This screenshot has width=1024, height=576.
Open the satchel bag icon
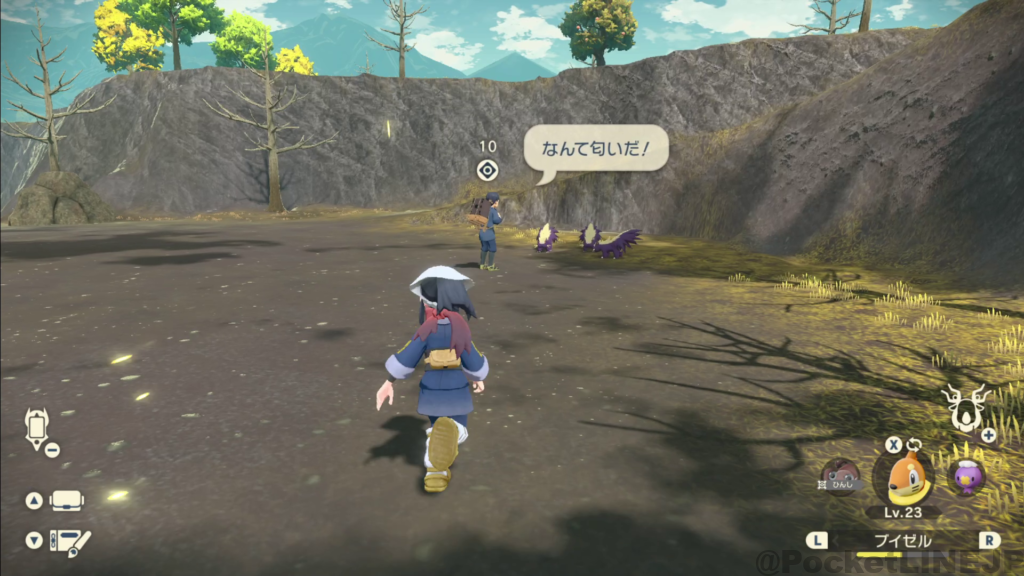pyautogui.click(x=67, y=500)
